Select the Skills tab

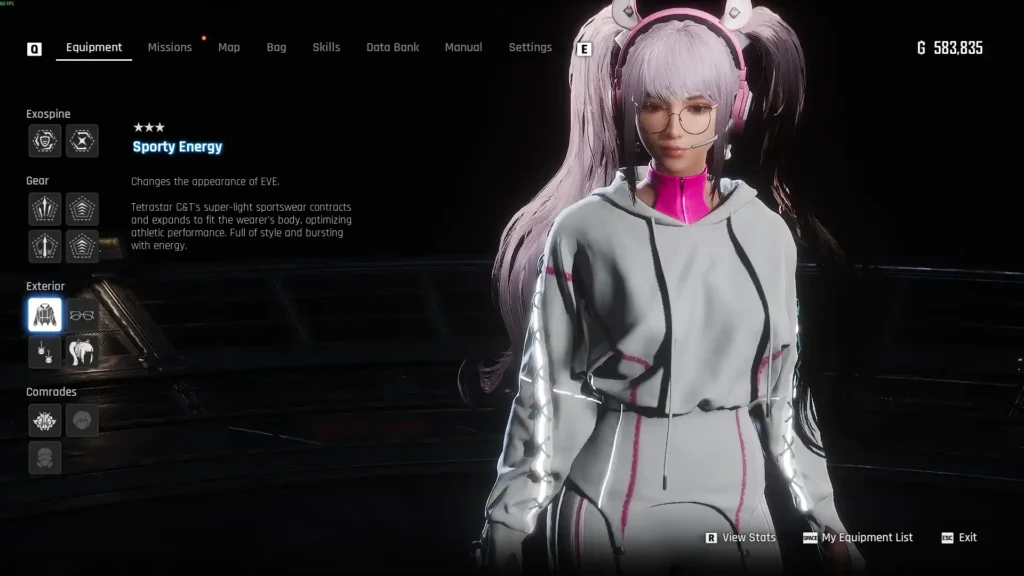coord(326,47)
